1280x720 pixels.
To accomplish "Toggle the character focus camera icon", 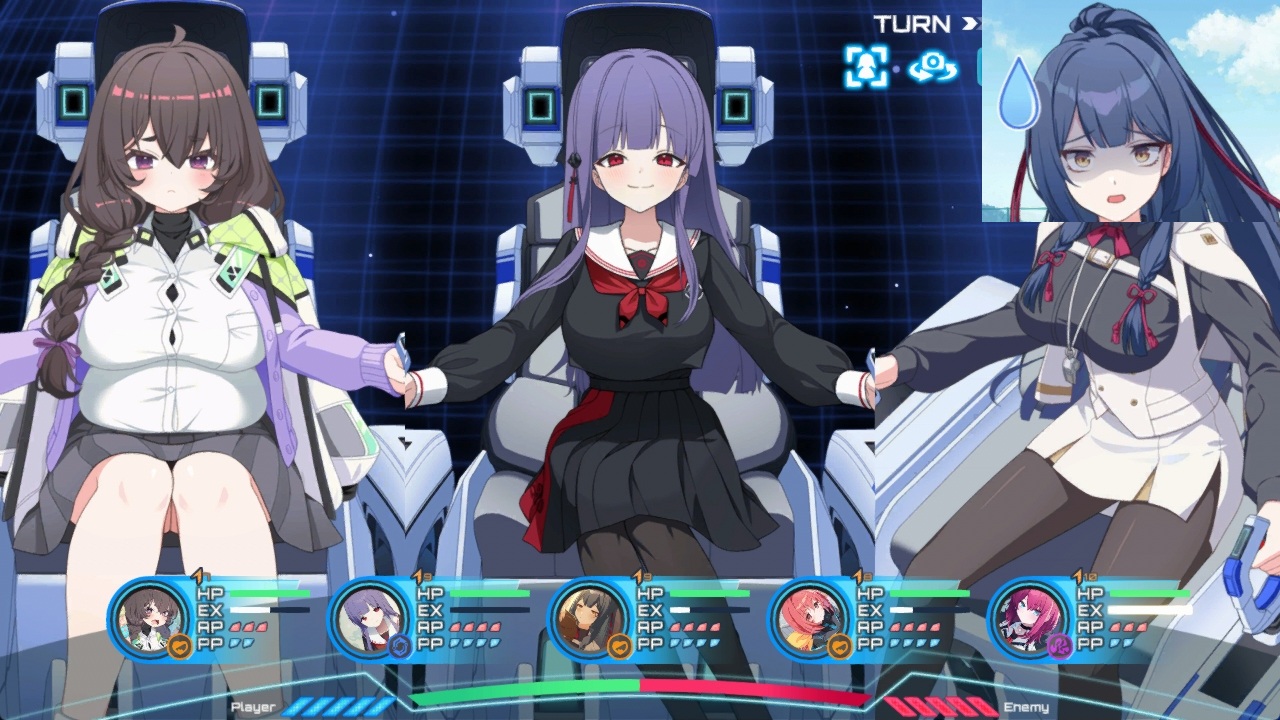I will click(x=866, y=67).
